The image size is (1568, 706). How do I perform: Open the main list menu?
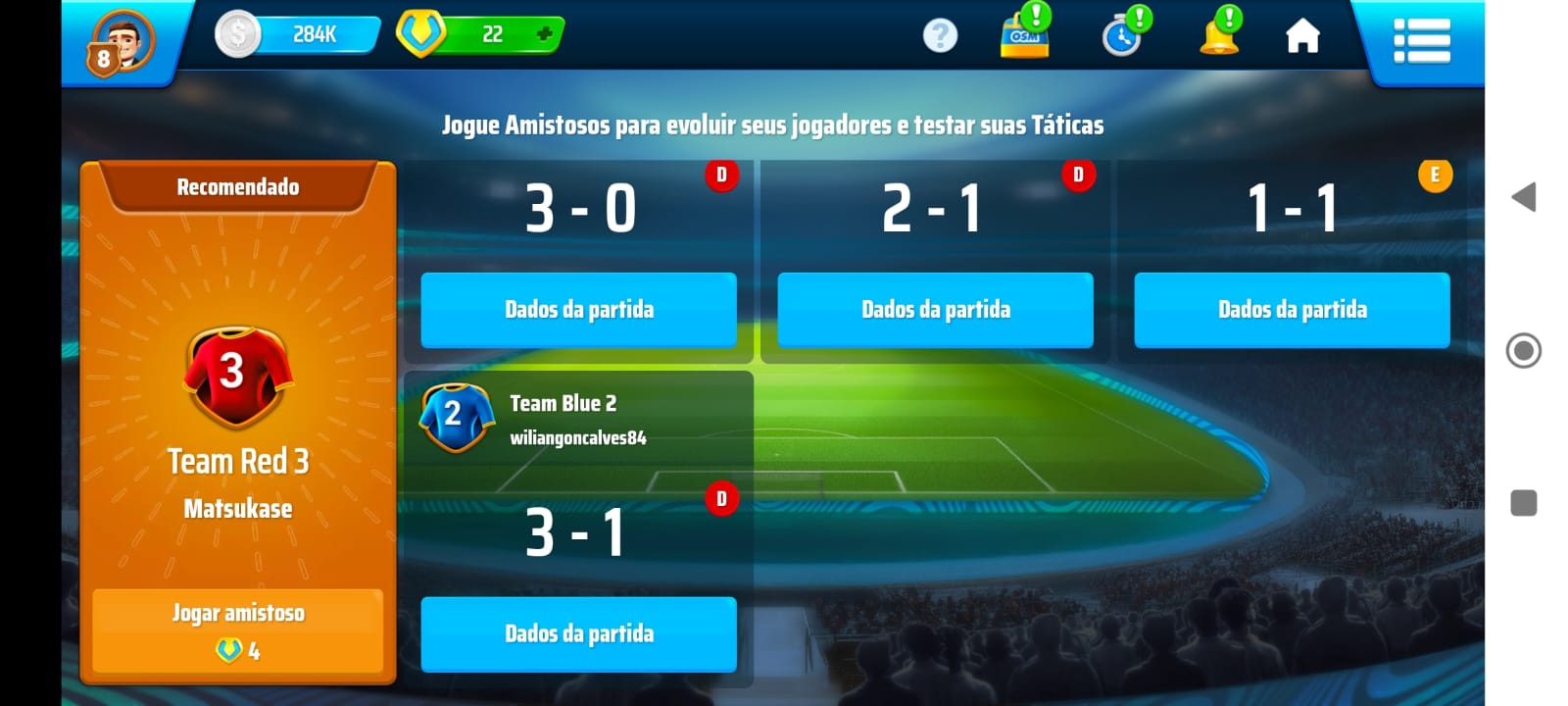(1421, 41)
